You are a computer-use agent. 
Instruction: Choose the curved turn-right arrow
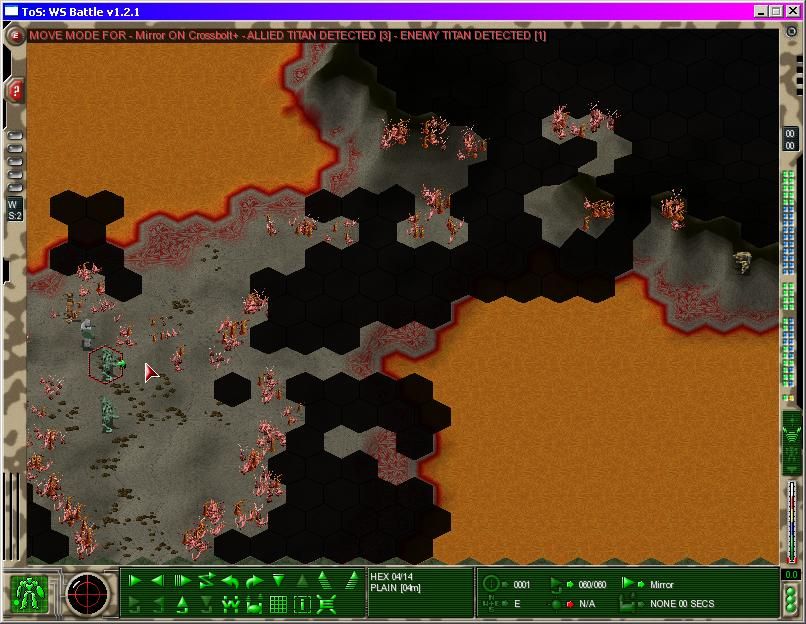[254, 581]
